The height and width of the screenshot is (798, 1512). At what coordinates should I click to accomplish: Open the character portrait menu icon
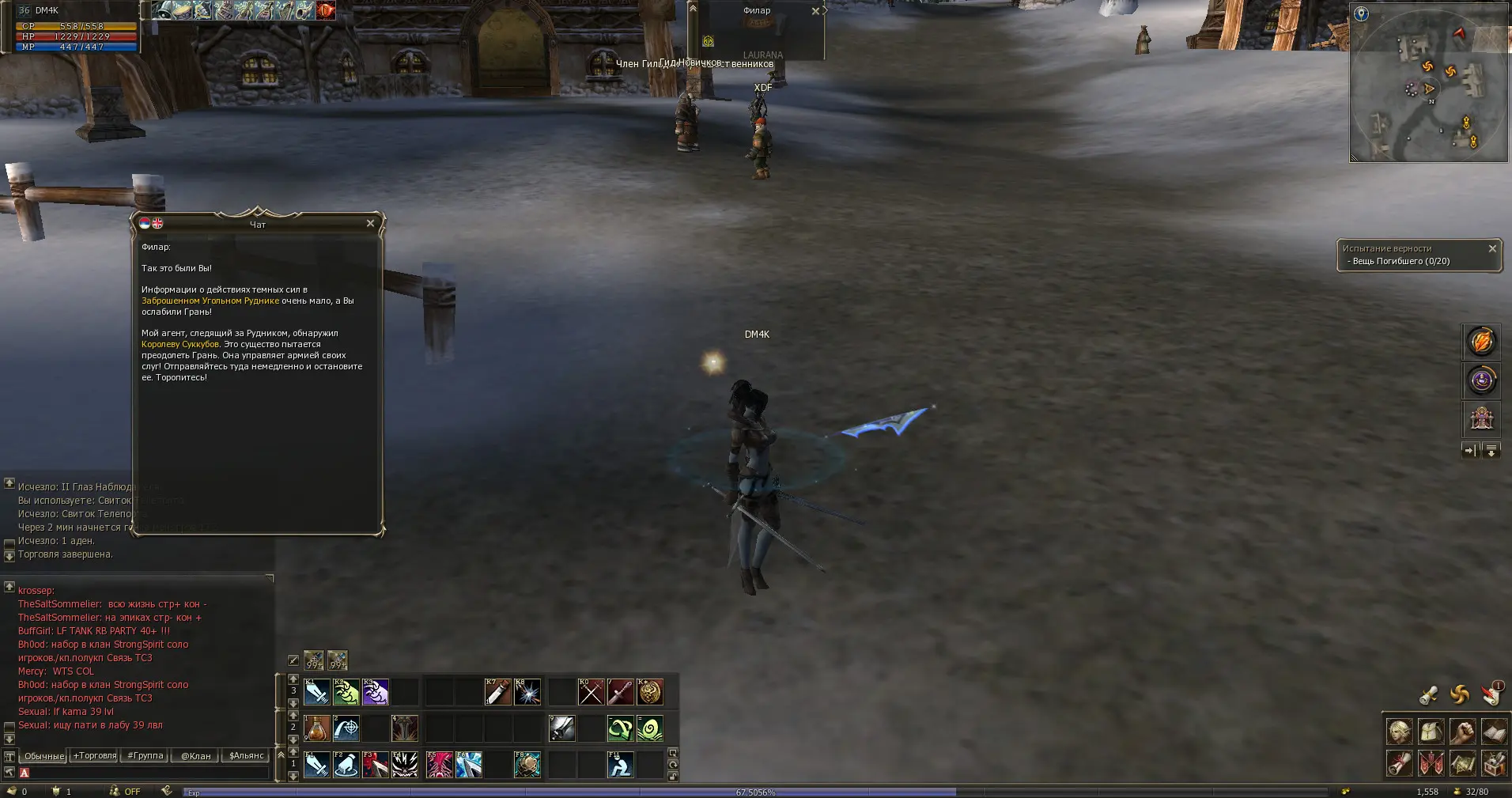click(1399, 732)
